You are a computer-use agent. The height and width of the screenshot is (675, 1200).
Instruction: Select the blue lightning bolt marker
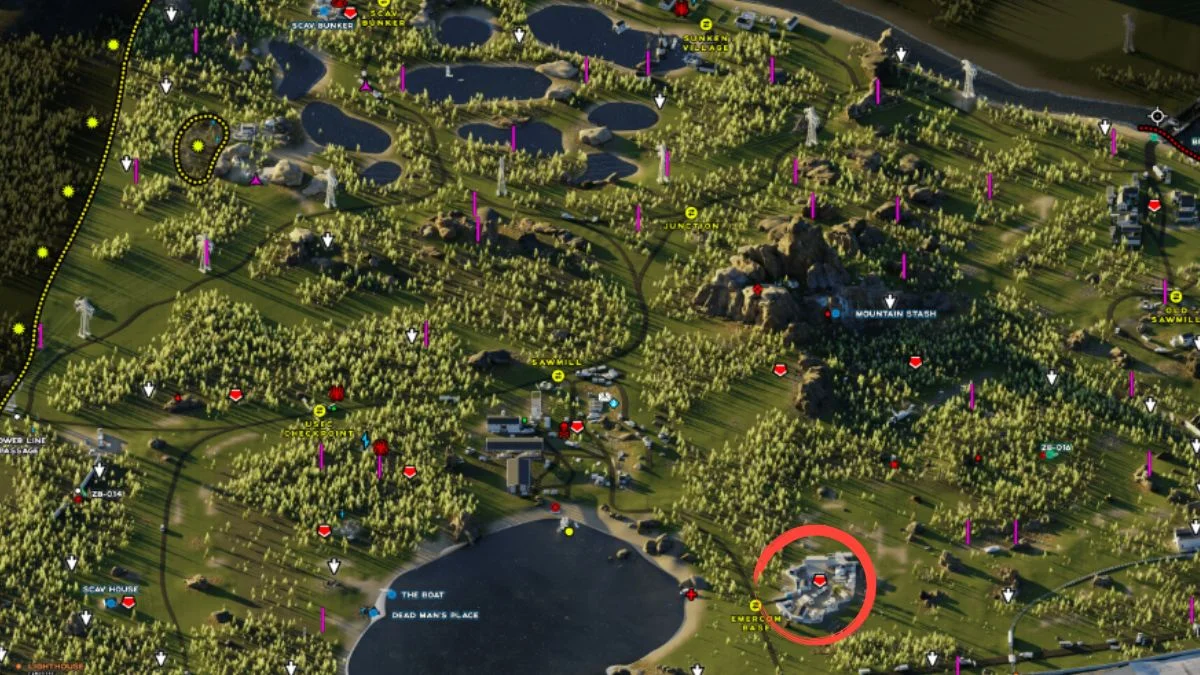tap(365, 441)
